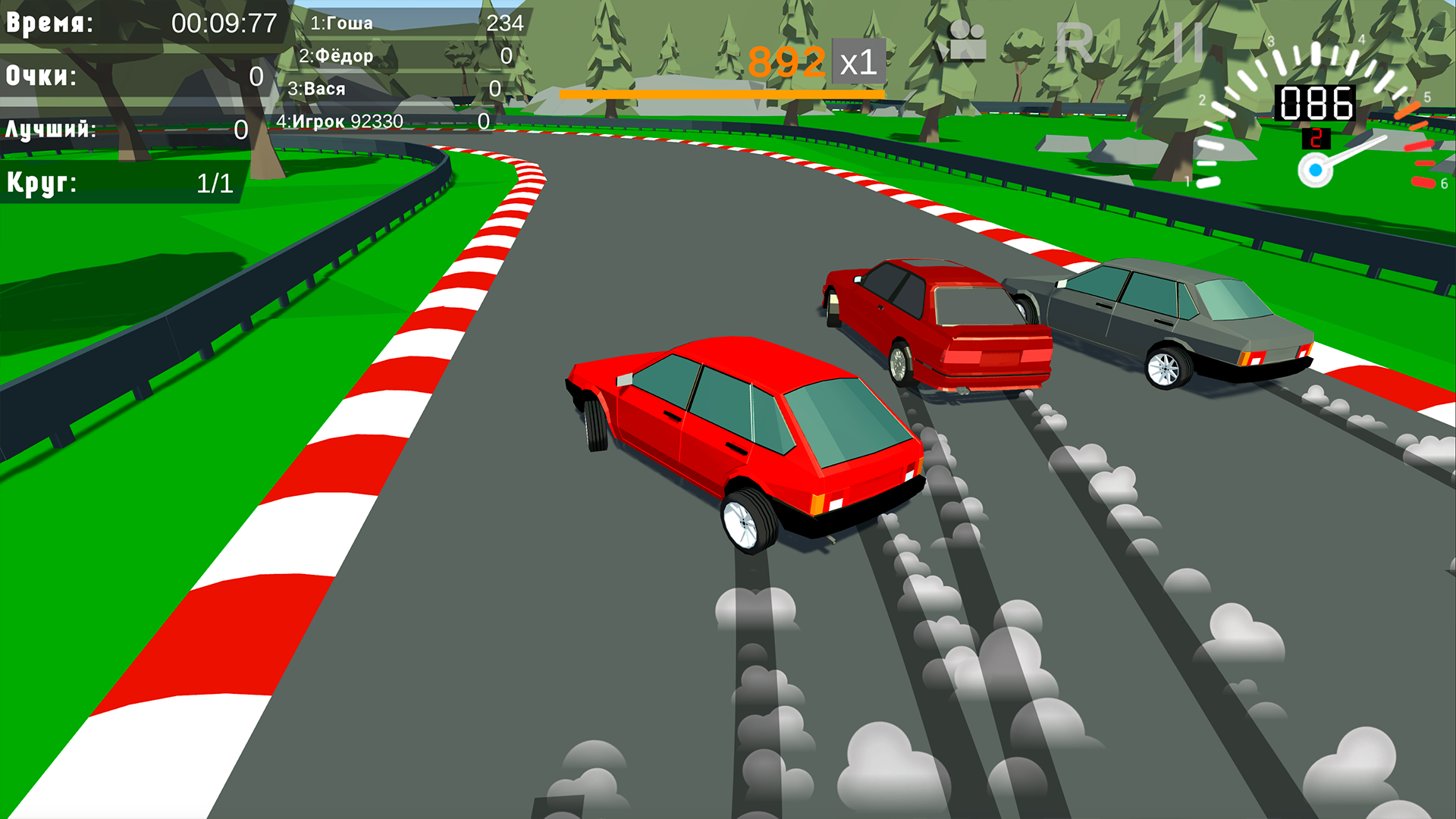Pause the game with the II icon
Image resolution: width=1456 pixels, height=819 pixels.
(x=1186, y=42)
